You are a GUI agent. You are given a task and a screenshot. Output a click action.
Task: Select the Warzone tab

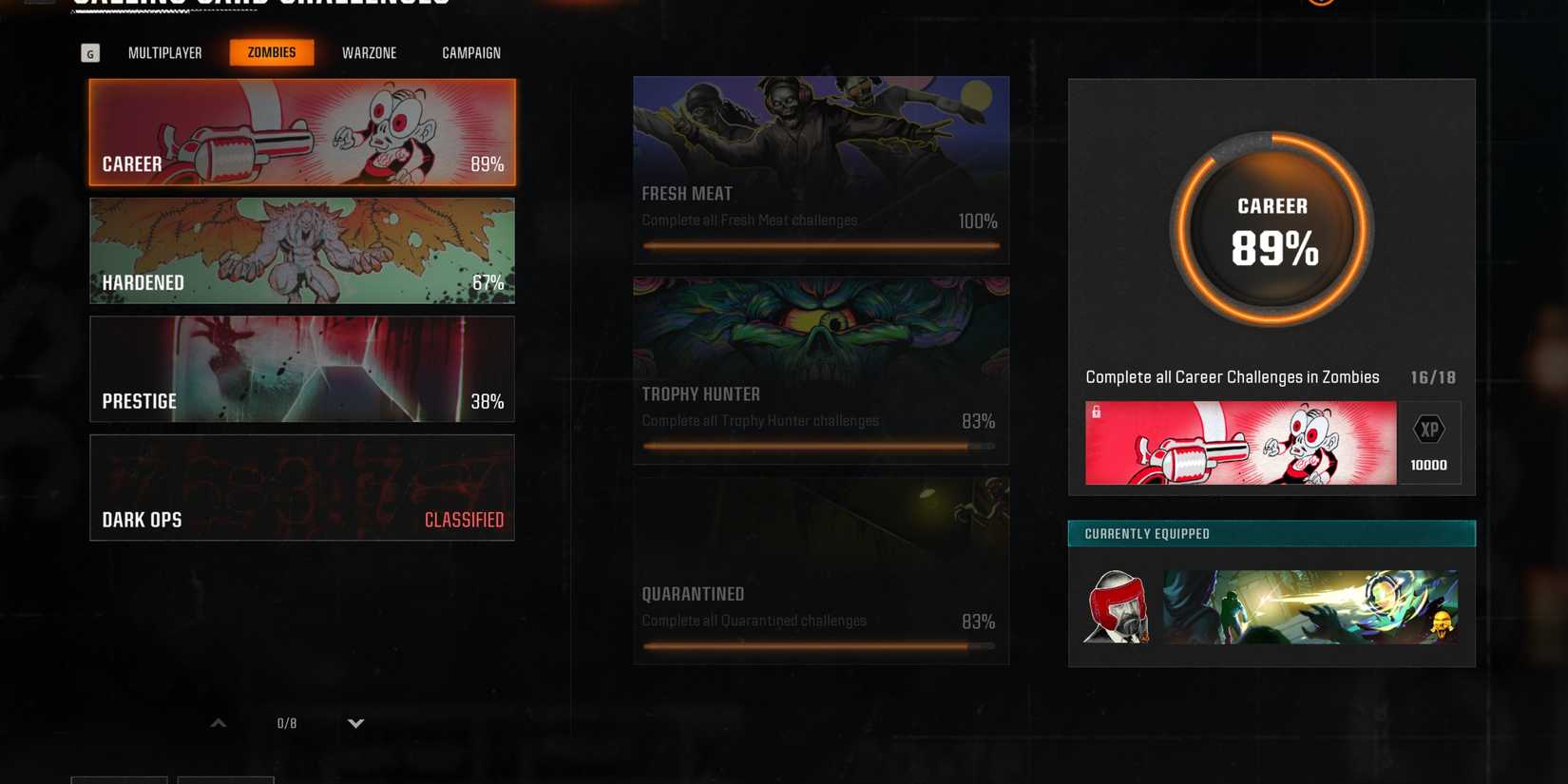(x=369, y=52)
